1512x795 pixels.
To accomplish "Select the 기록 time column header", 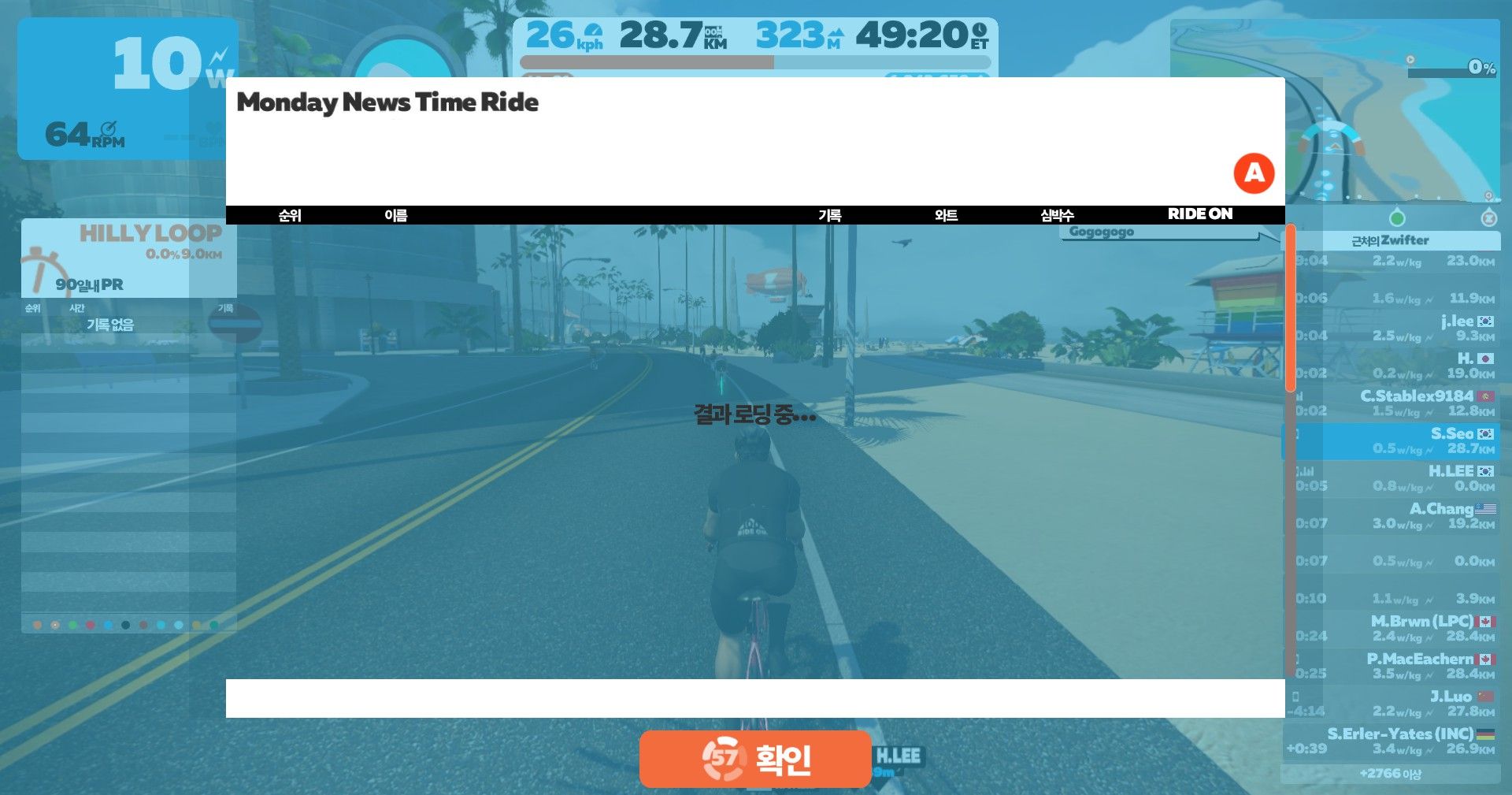I will pos(829,215).
